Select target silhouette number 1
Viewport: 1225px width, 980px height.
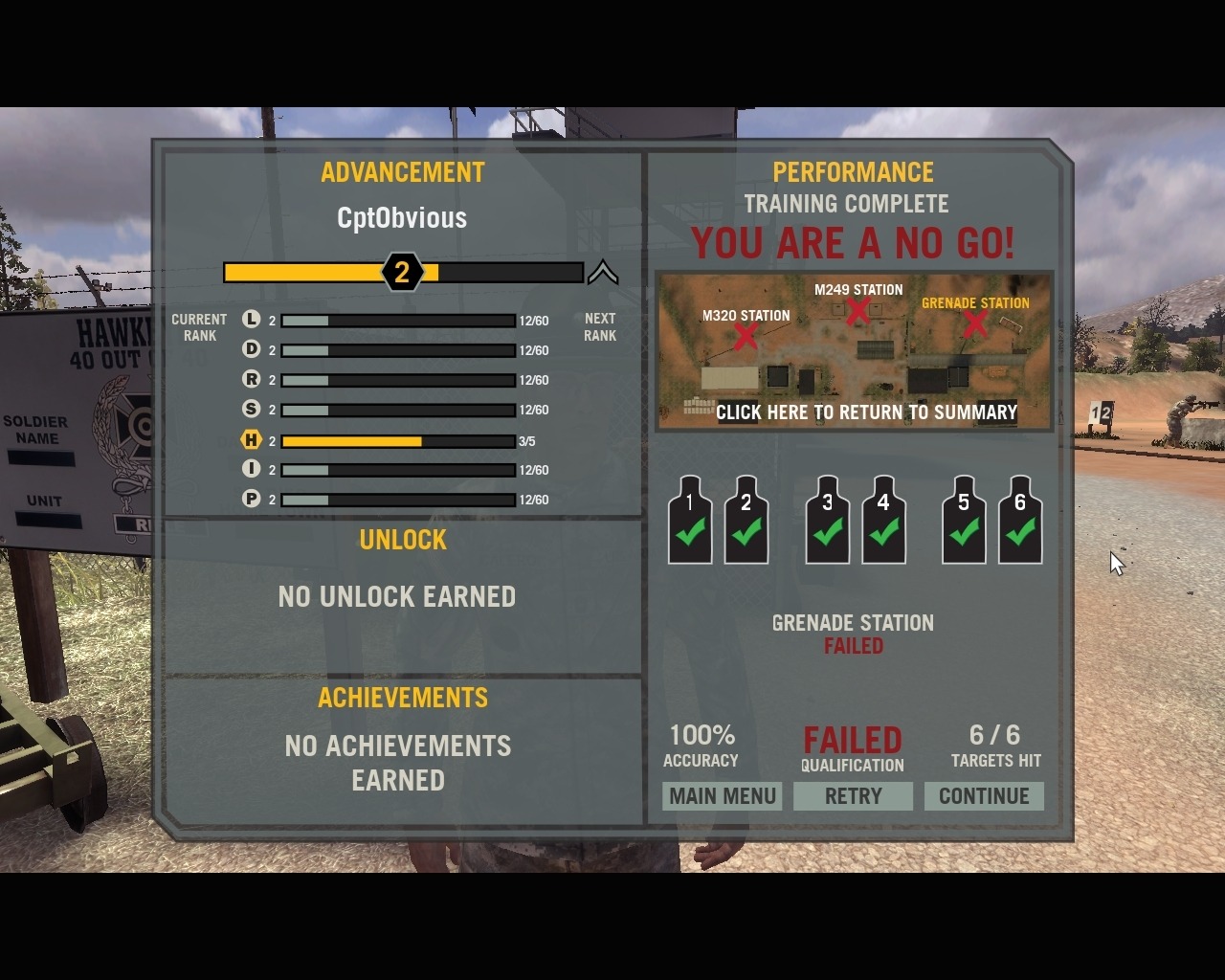point(690,521)
